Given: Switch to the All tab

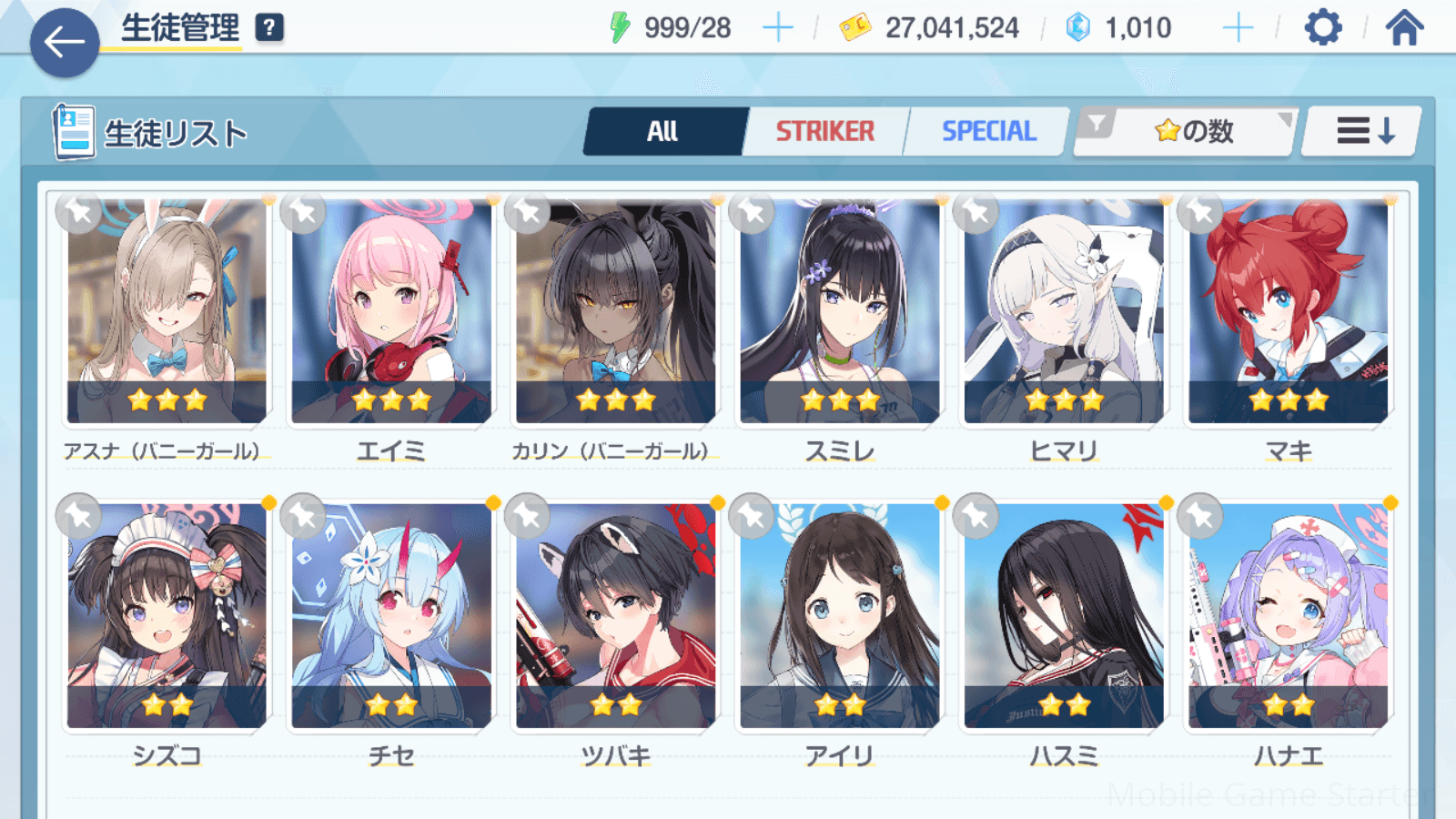Looking at the screenshot, I should coord(663,132).
